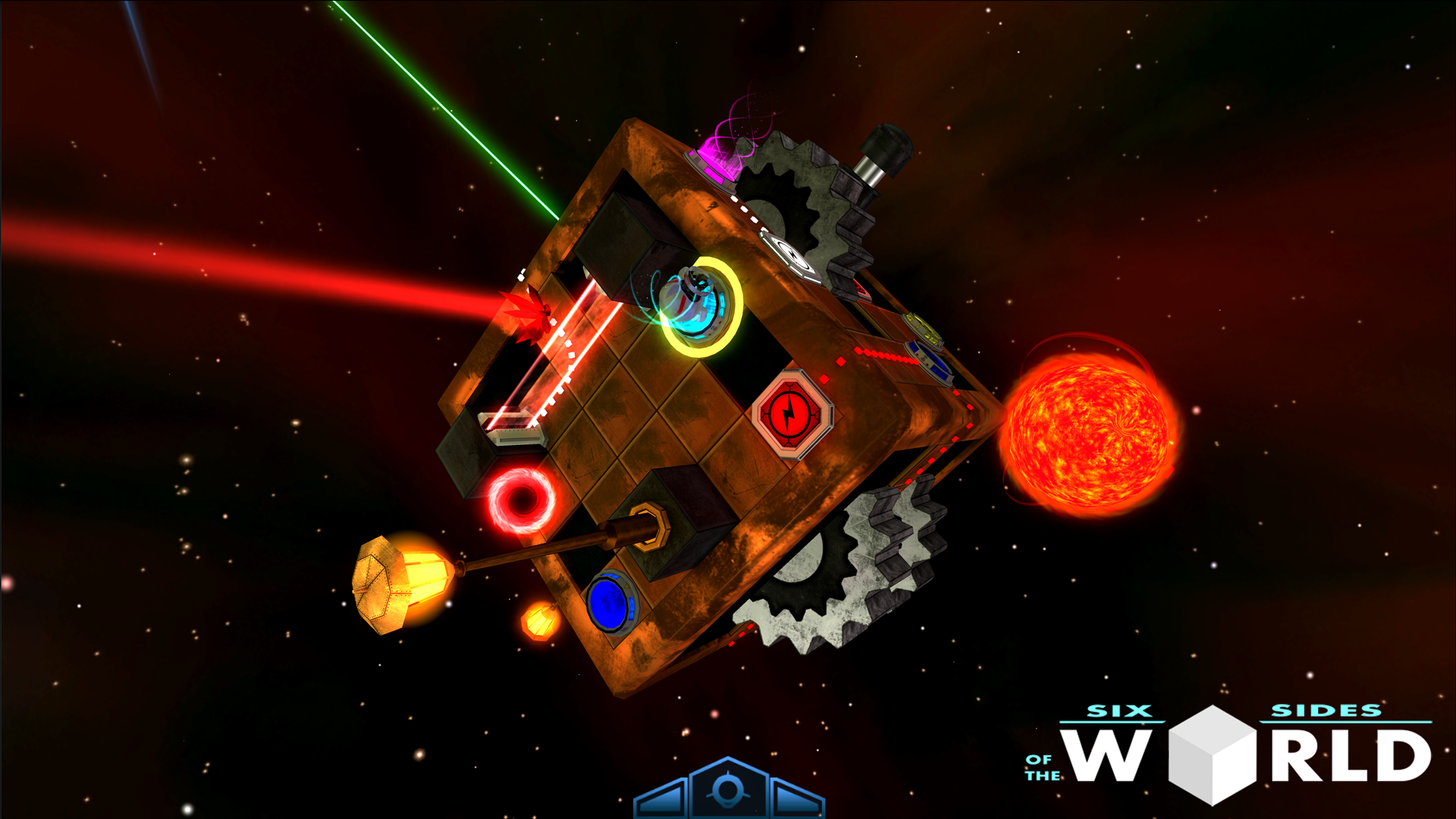Click the glowing orange sun
Screen dimensions: 1456x819
click(1092, 428)
